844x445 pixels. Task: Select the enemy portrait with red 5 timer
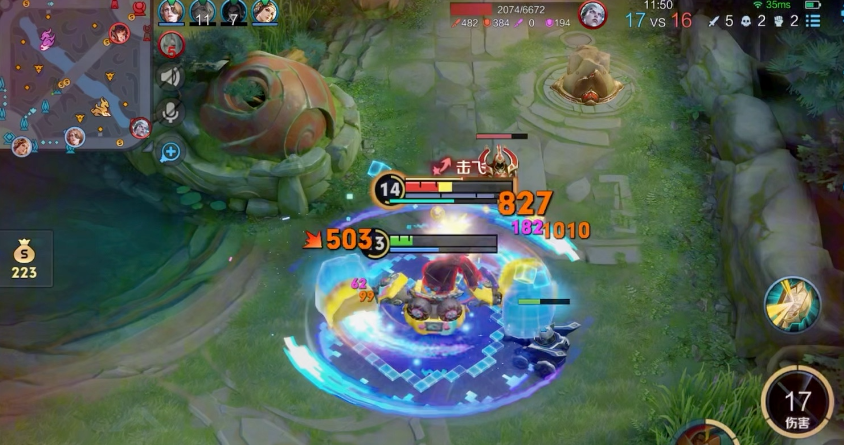click(x=172, y=43)
